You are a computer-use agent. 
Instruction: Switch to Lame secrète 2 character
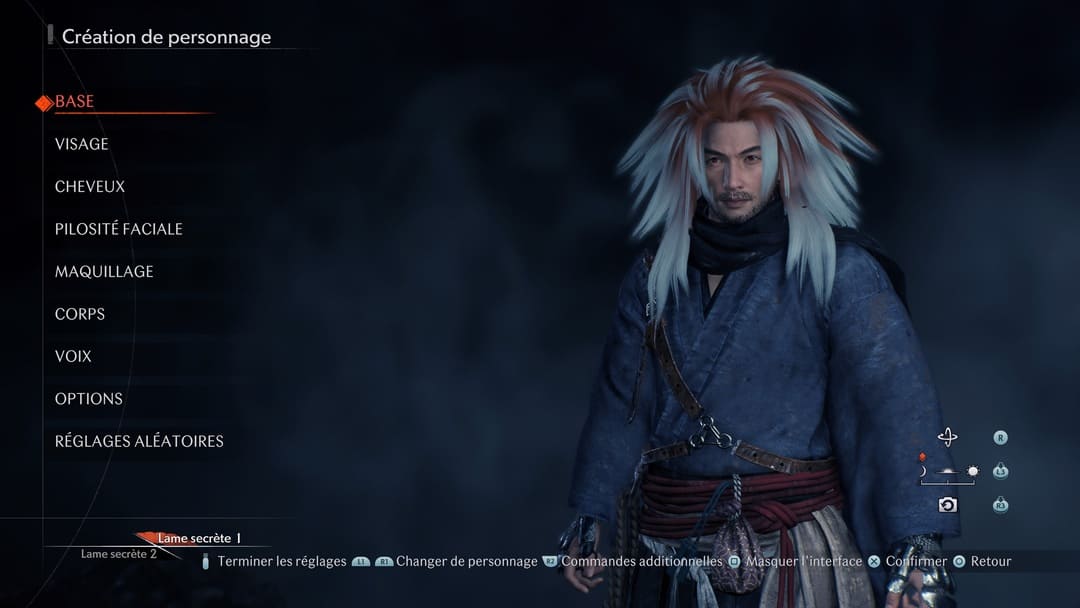119,554
